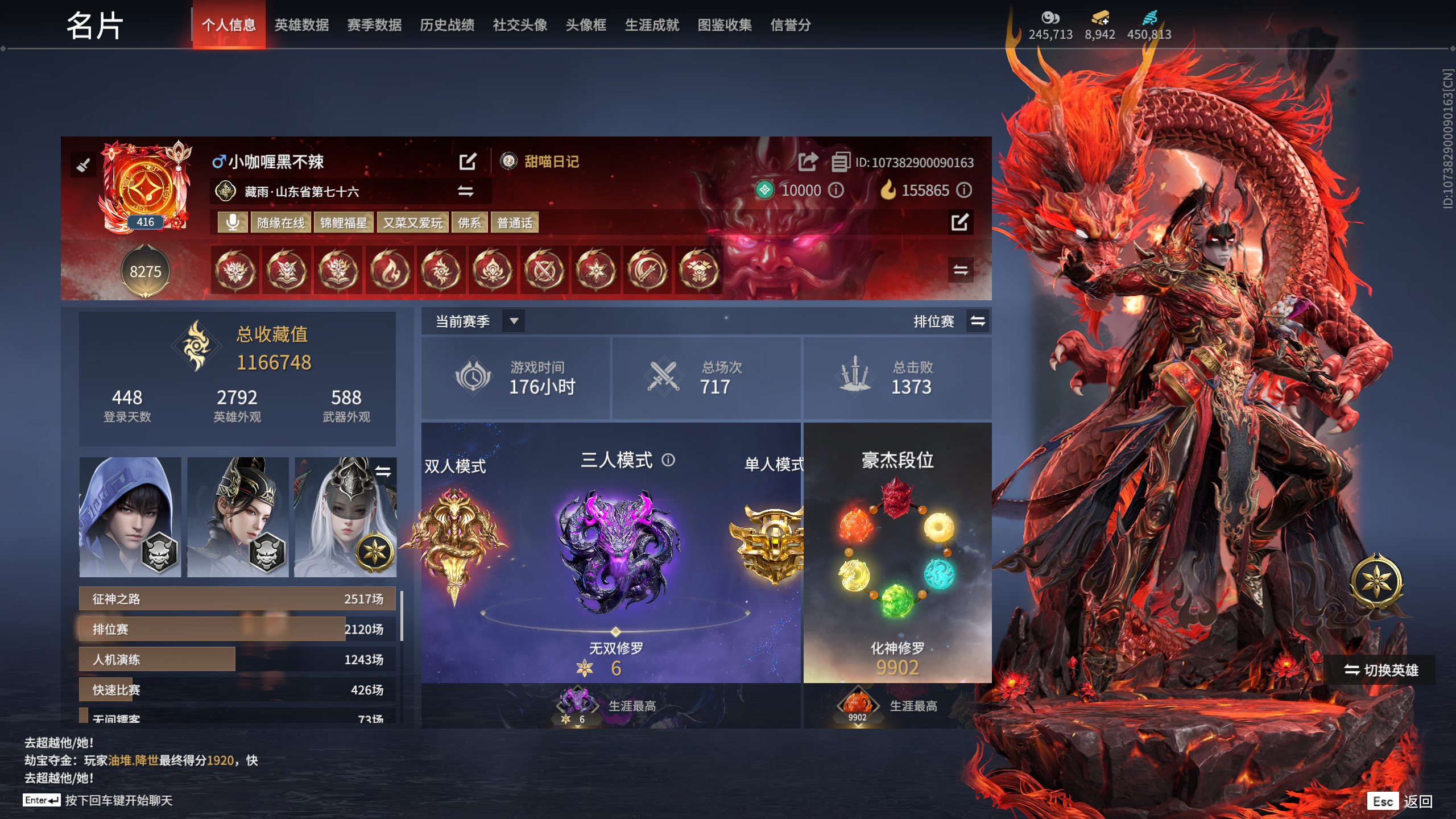The image size is (1456, 819).
Task: Open the 当前赛季 season dropdown
Action: point(514,321)
